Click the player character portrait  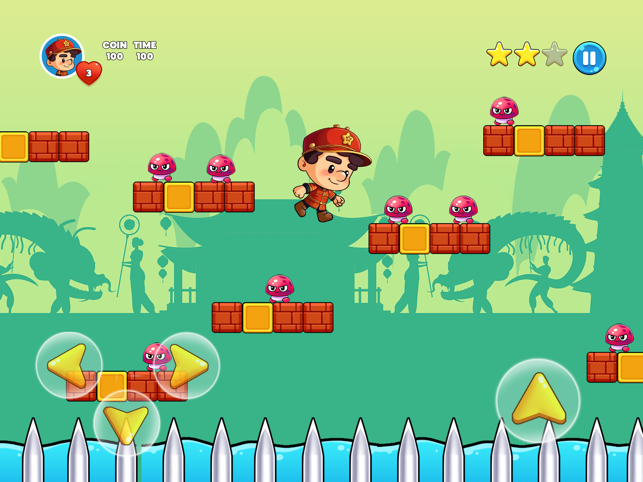[x=61, y=55]
